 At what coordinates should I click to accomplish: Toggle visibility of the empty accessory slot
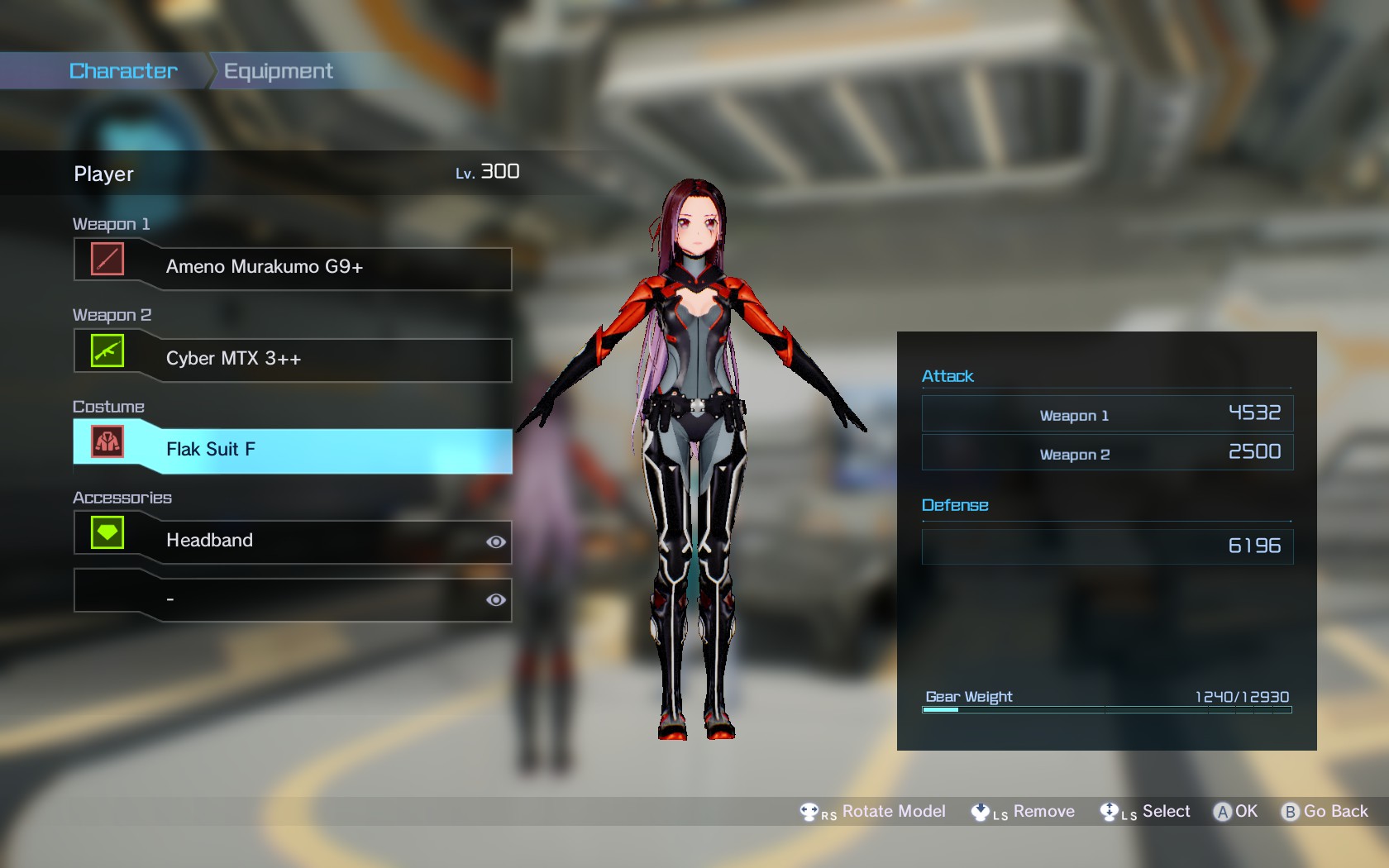pos(496,600)
